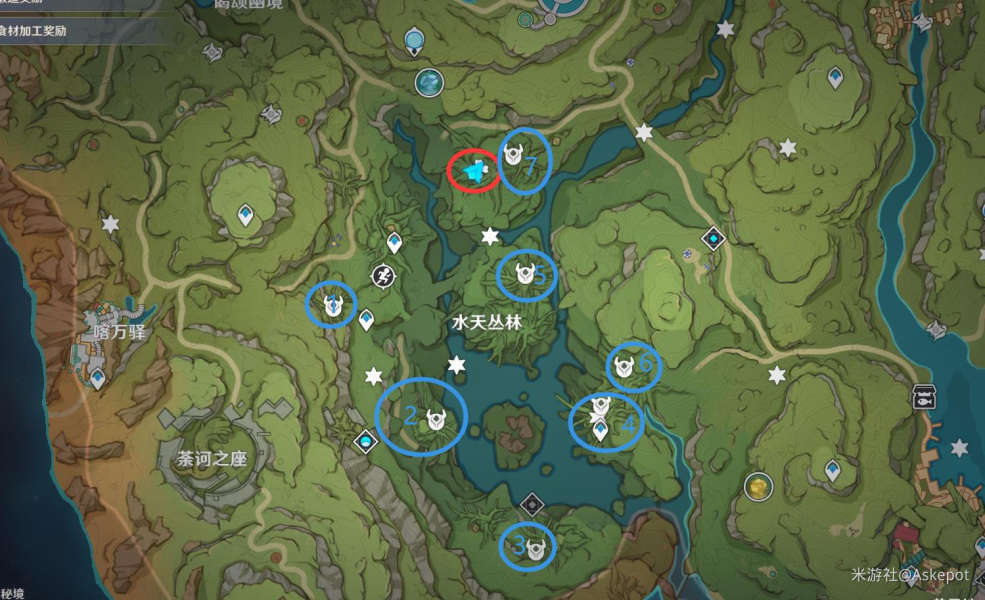Click the golden ore marker icon
This screenshot has height=600, width=985.
coord(759,487)
